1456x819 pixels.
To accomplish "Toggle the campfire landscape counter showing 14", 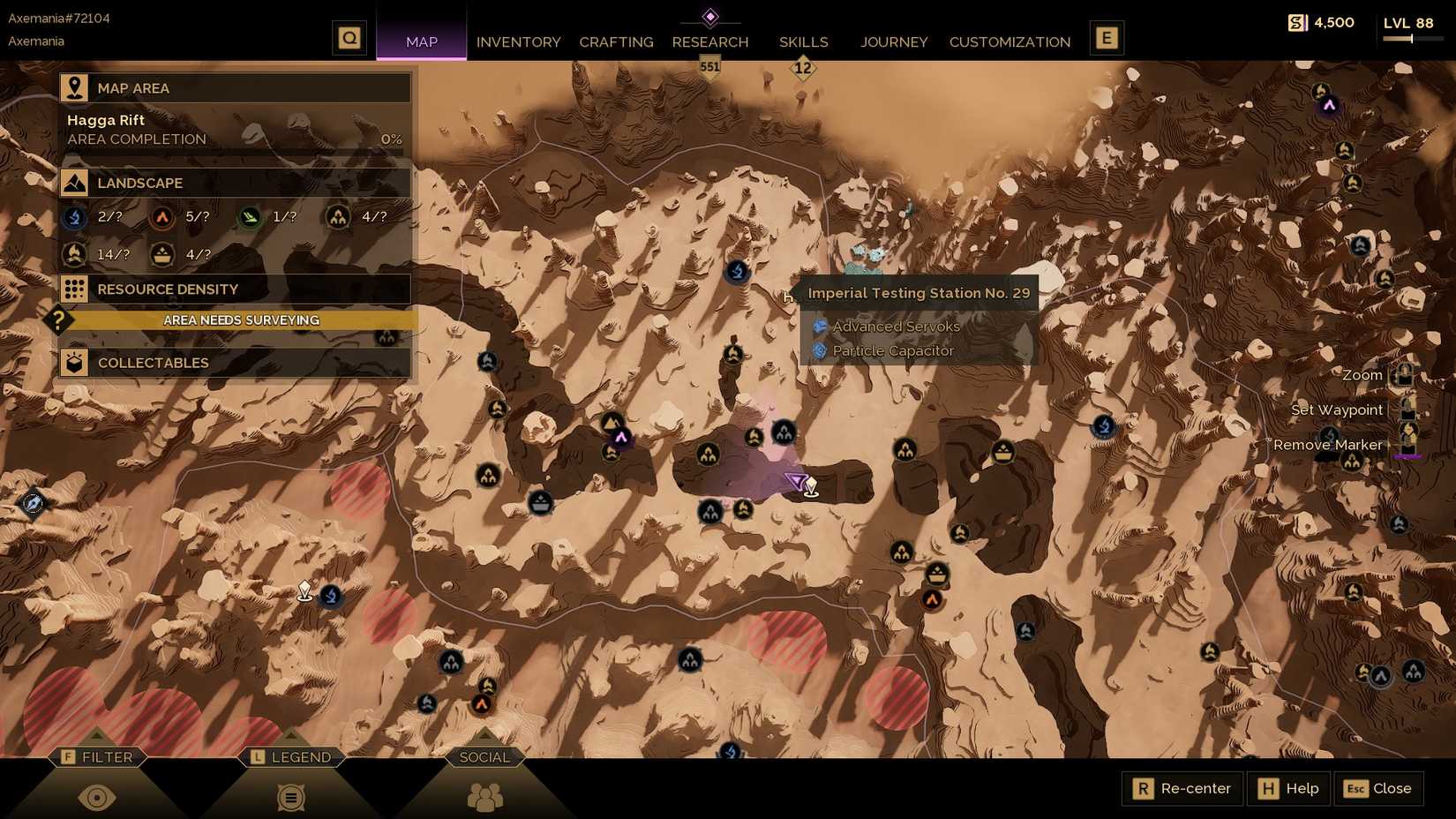I will point(73,254).
